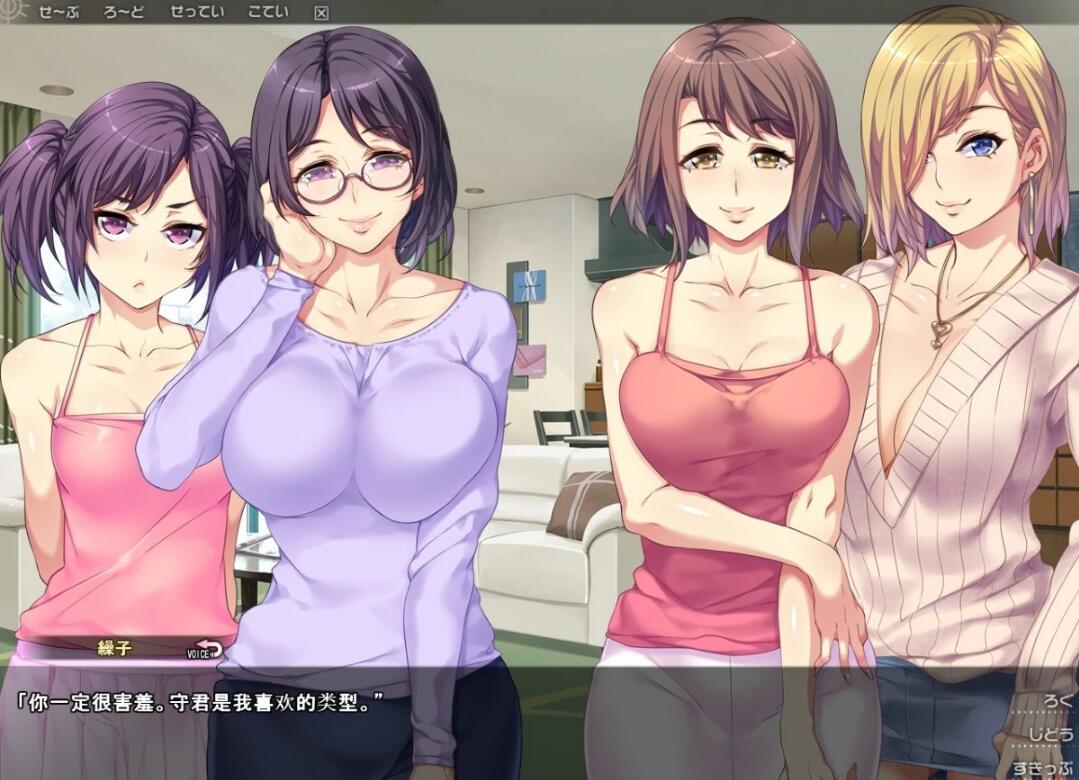
Task: Open the せってい (Settings) menu
Action: pos(196,12)
